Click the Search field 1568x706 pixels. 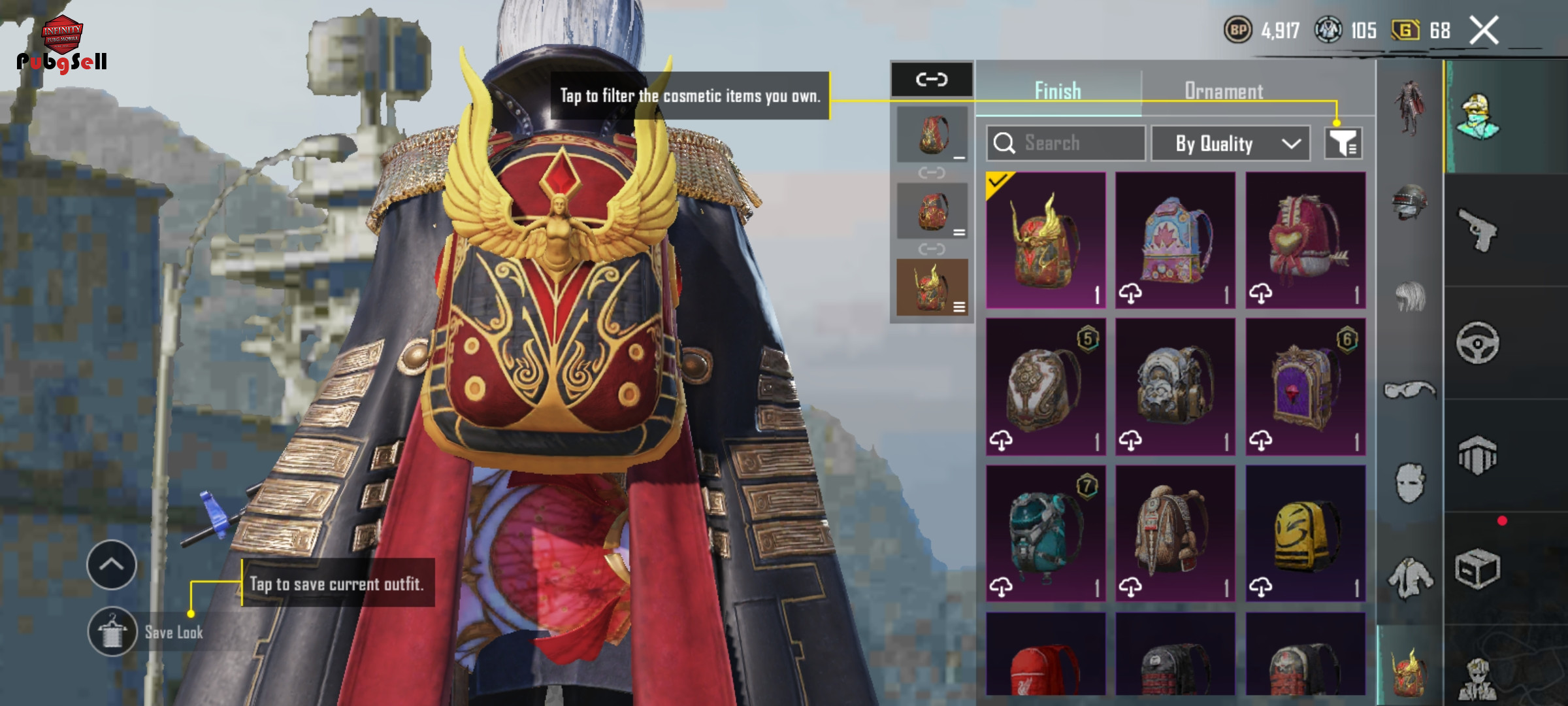pyautogui.click(x=1066, y=143)
